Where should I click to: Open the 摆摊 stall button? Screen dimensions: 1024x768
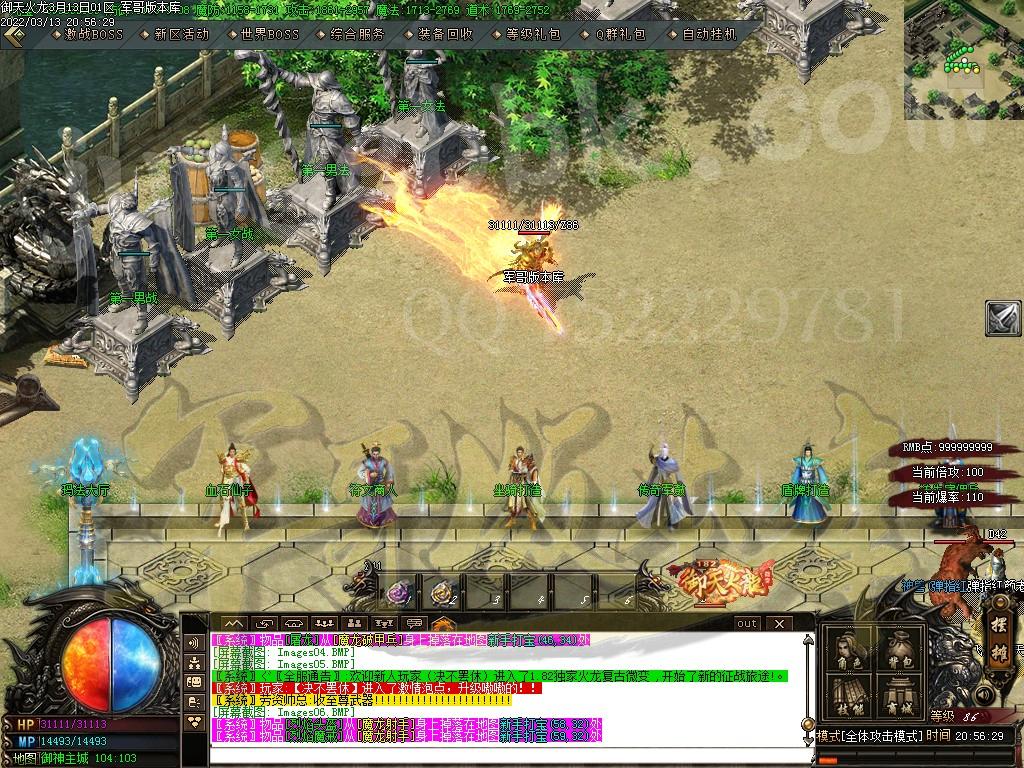tap(999, 636)
